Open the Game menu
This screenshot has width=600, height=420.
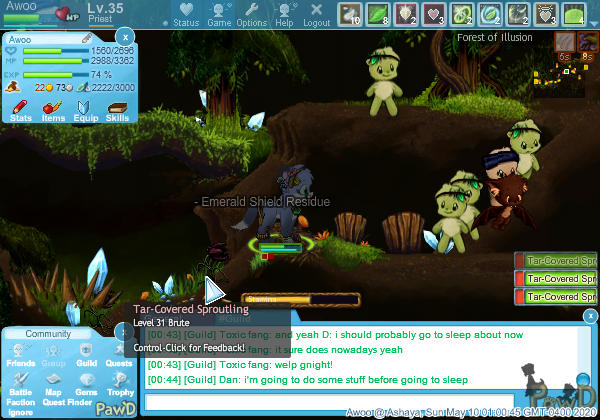[x=218, y=14]
